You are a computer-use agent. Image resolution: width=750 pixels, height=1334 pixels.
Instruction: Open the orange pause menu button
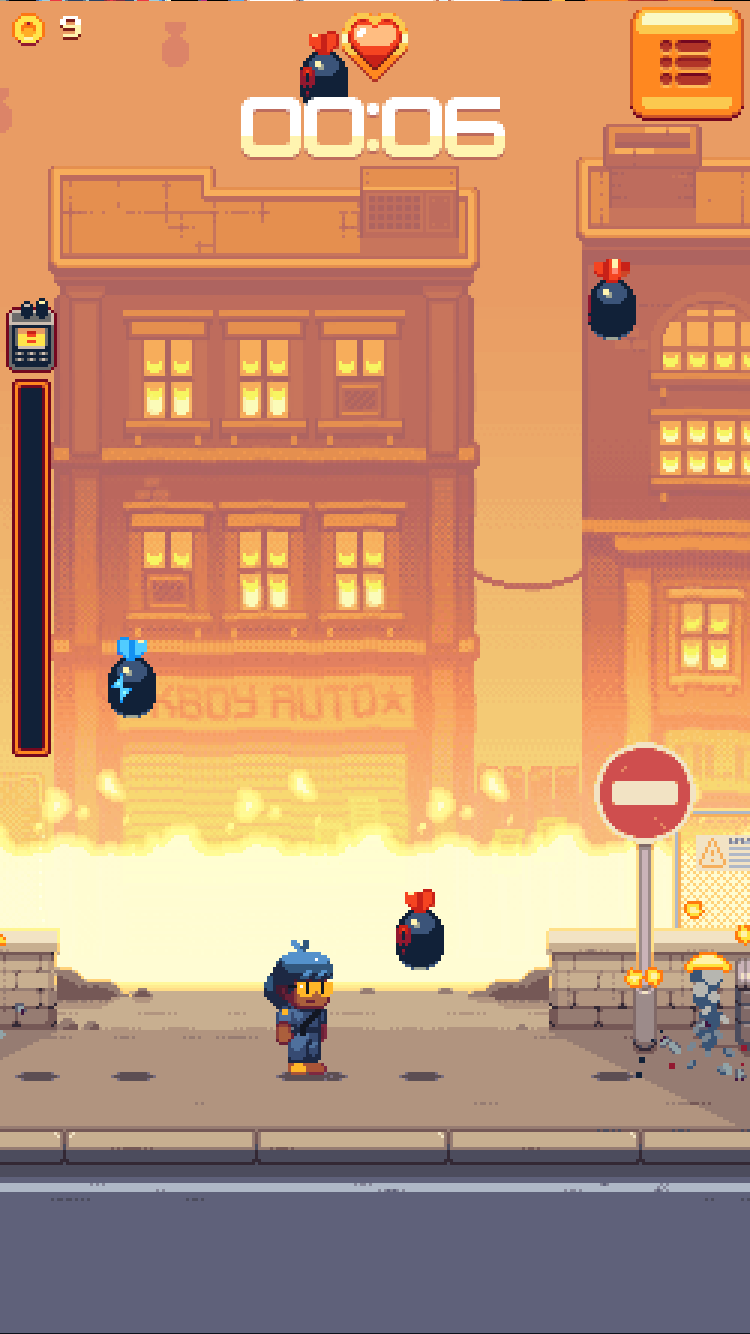(686, 63)
